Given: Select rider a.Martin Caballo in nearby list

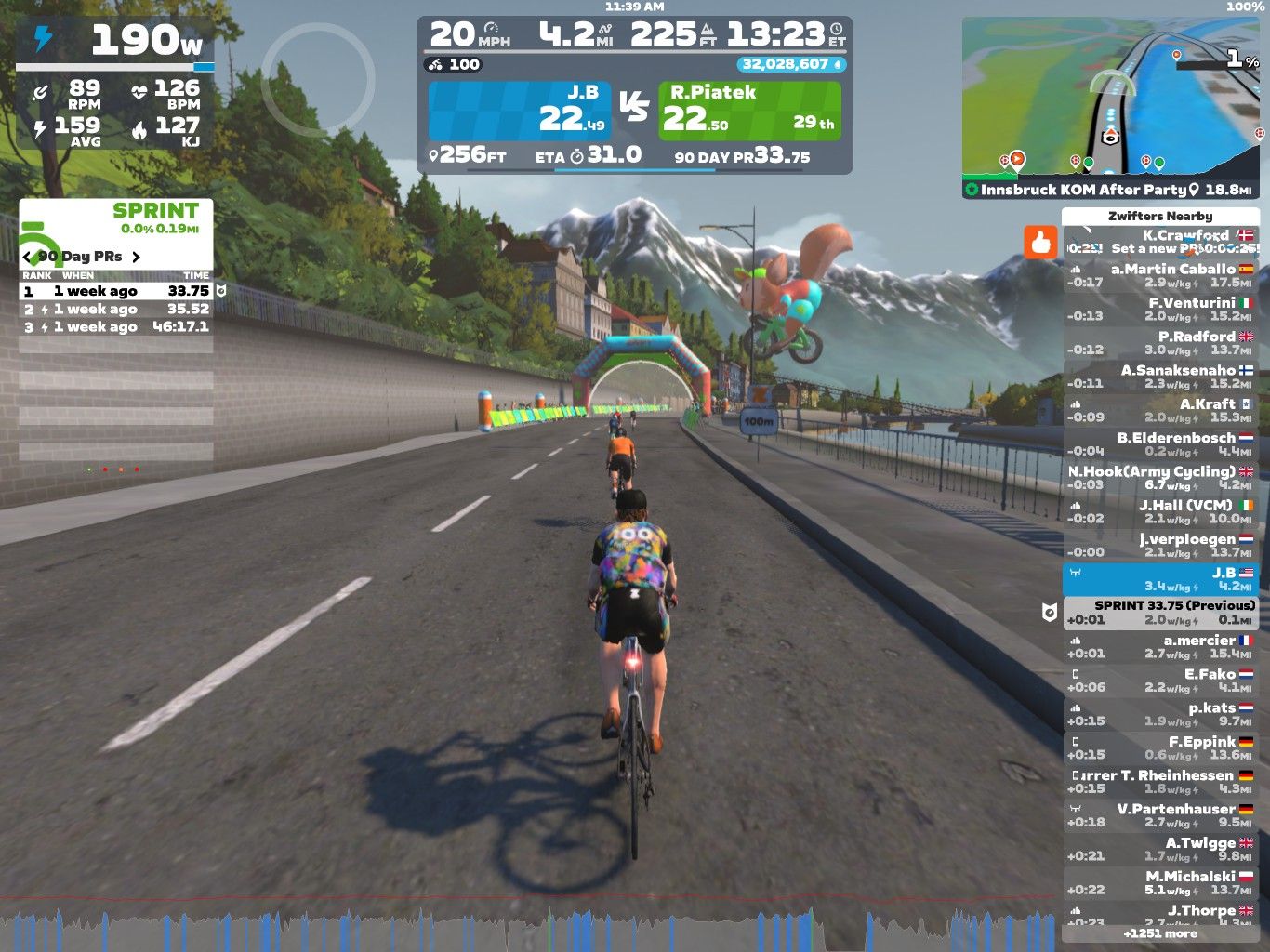Looking at the screenshot, I should click(x=1159, y=275).
